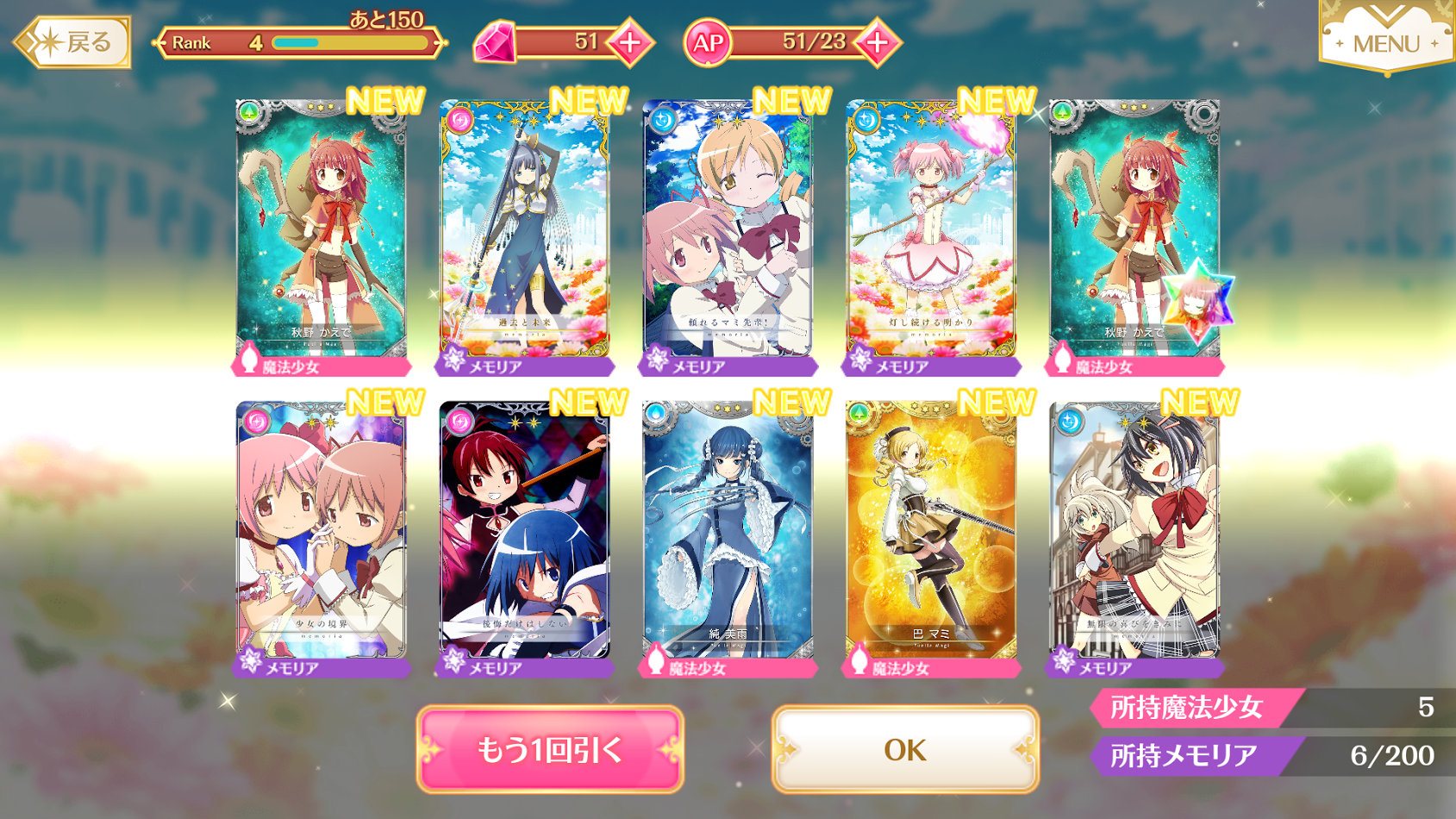Viewport: 1456px width, 819px height.
Task: Open the 頼れるマミ先輩 memoria card
Action: tap(728, 233)
